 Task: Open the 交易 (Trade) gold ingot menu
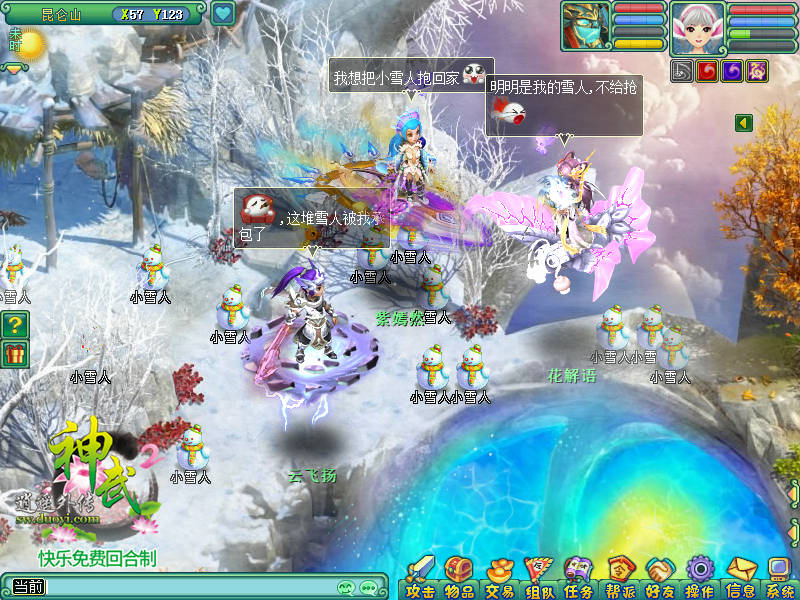click(x=499, y=577)
